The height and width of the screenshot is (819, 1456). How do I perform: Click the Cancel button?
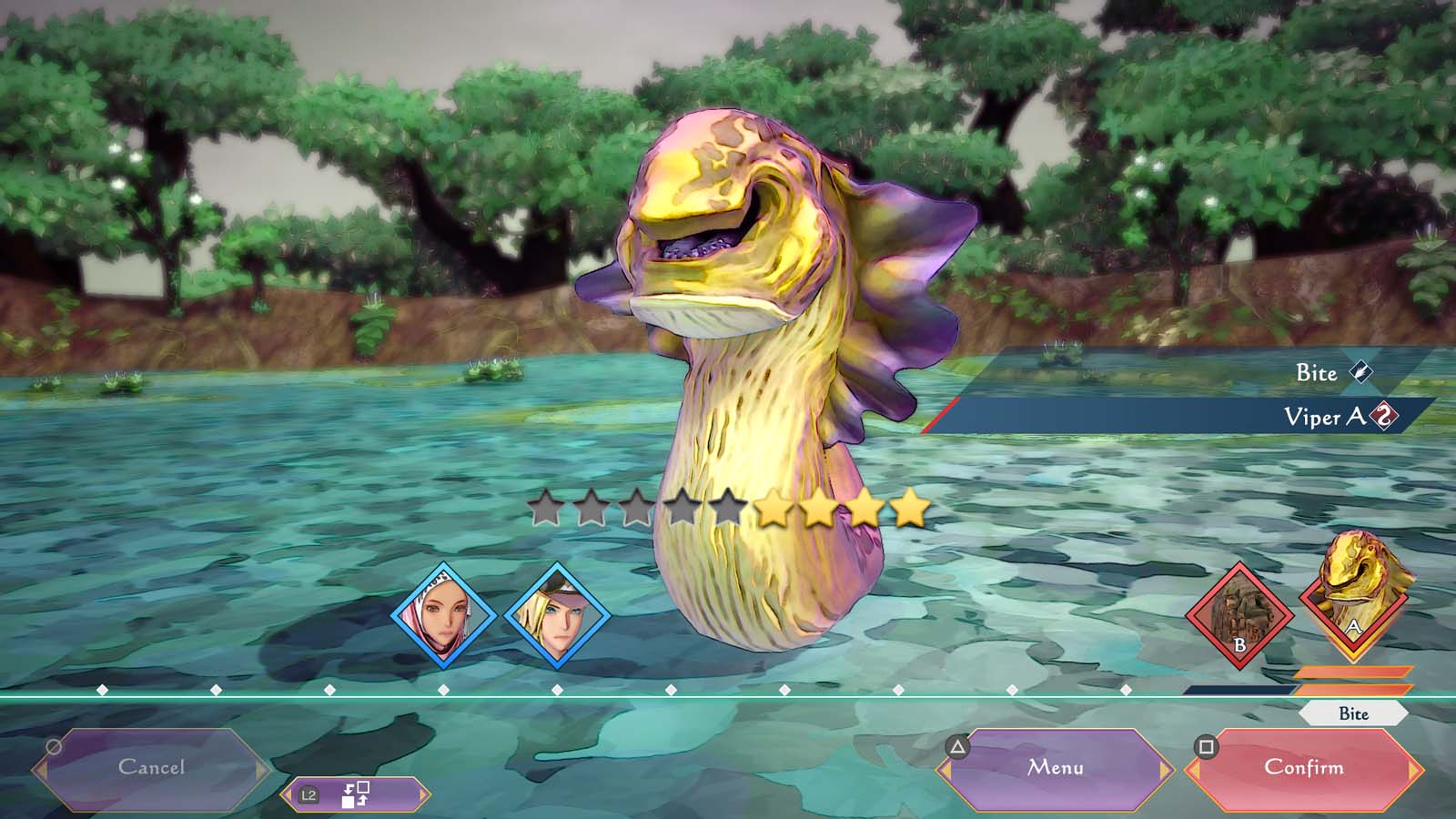[152, 768]
